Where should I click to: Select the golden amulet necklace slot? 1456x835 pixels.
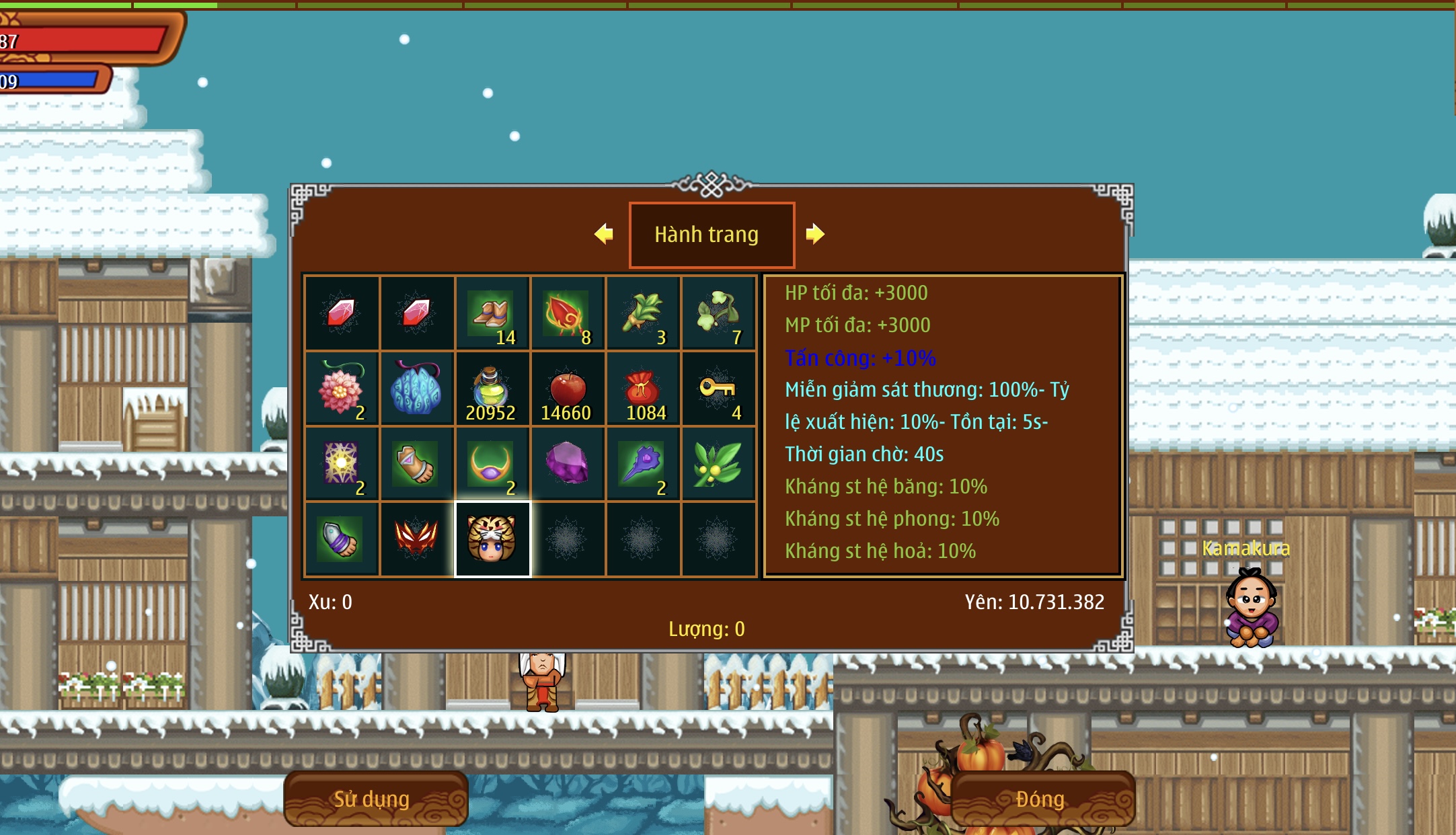point(492,464)
